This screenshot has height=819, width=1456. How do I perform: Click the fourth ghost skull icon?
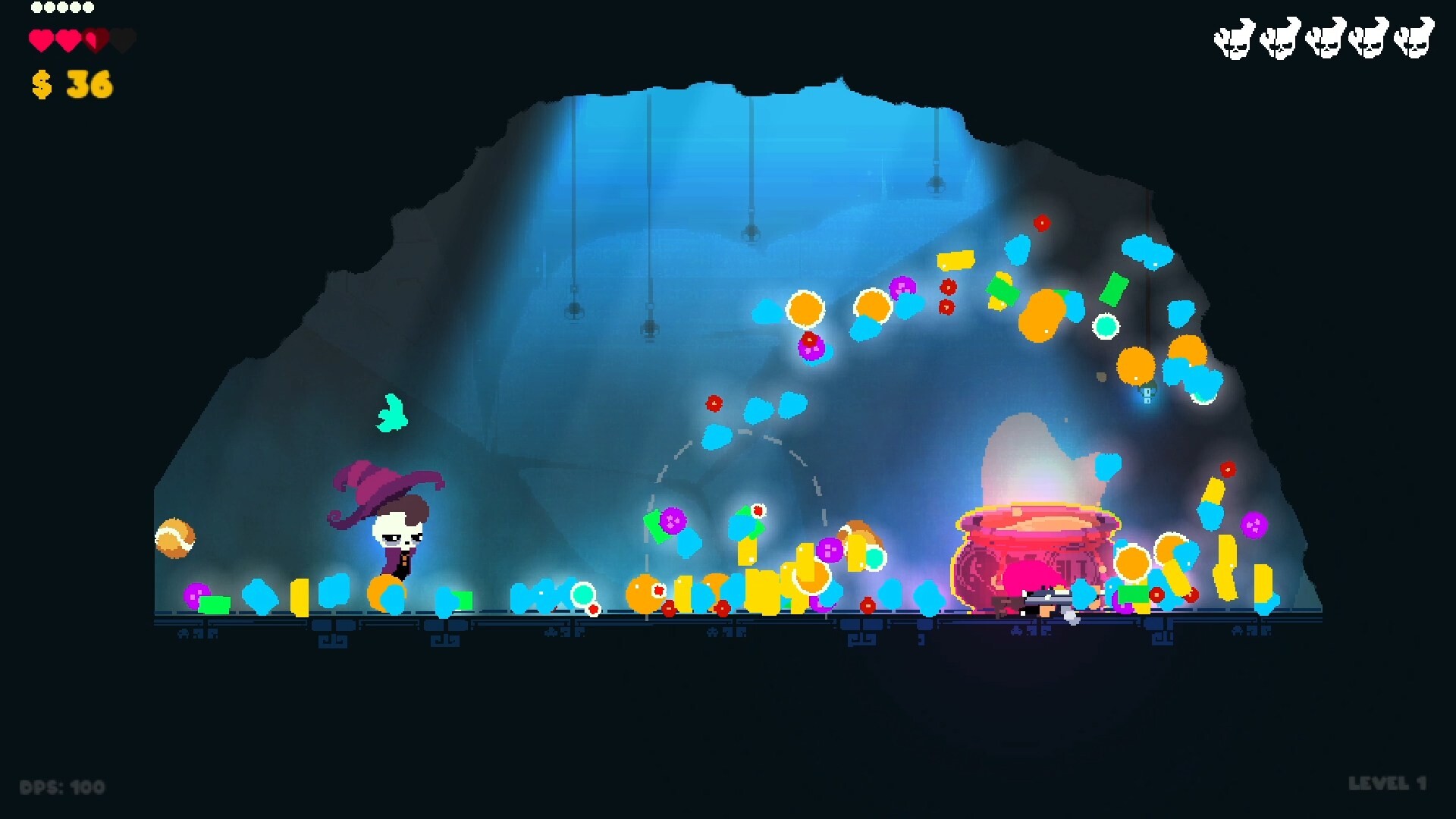1369,39
